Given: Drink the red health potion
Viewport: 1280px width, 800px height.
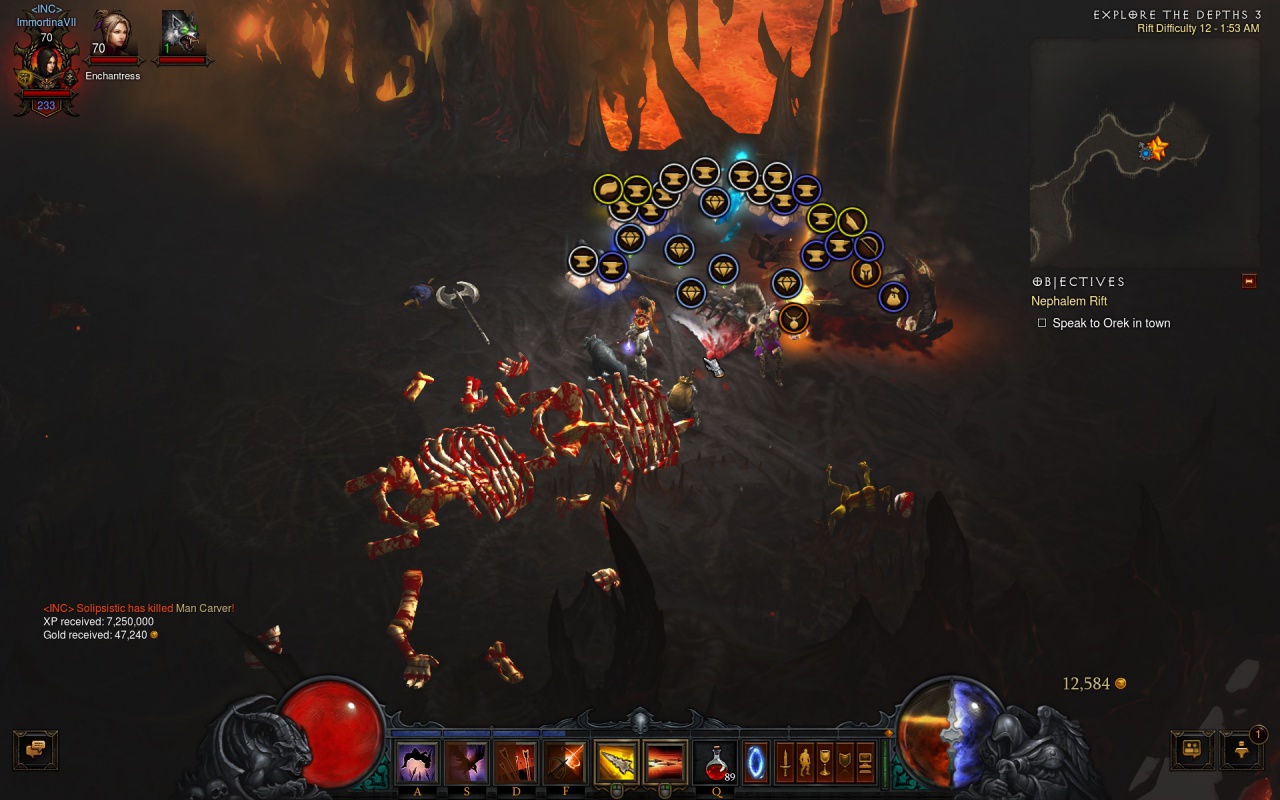Looking at the screenshot, I should (714, 763).
